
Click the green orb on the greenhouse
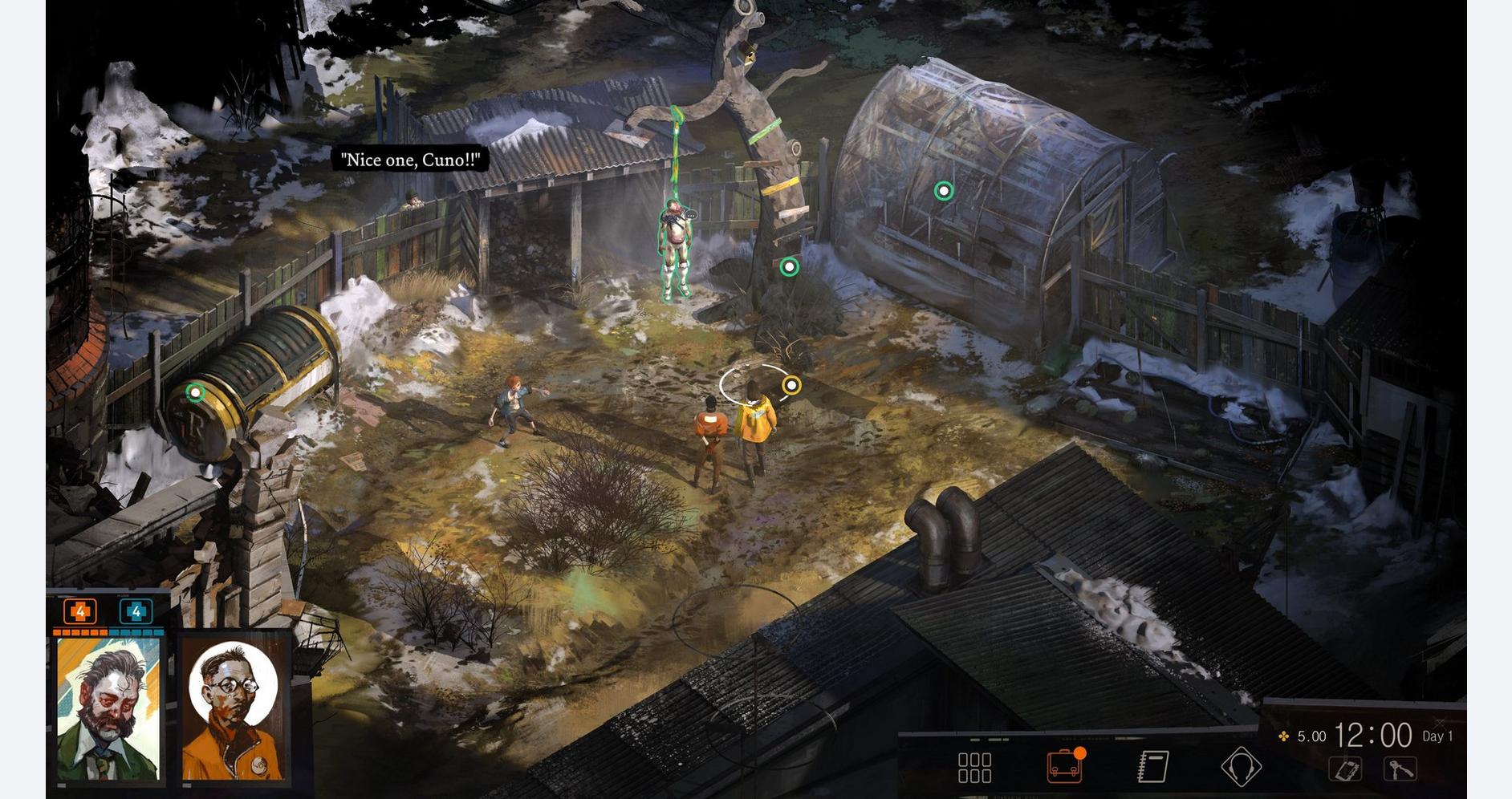[943, 191]
